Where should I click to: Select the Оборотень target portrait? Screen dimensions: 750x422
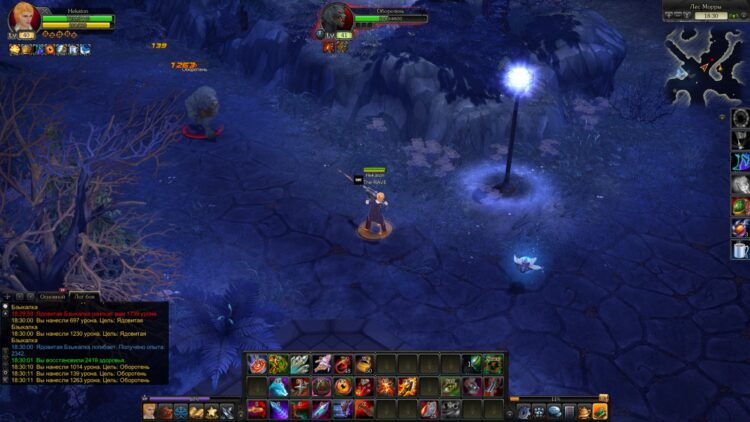[x=336, y=17]
